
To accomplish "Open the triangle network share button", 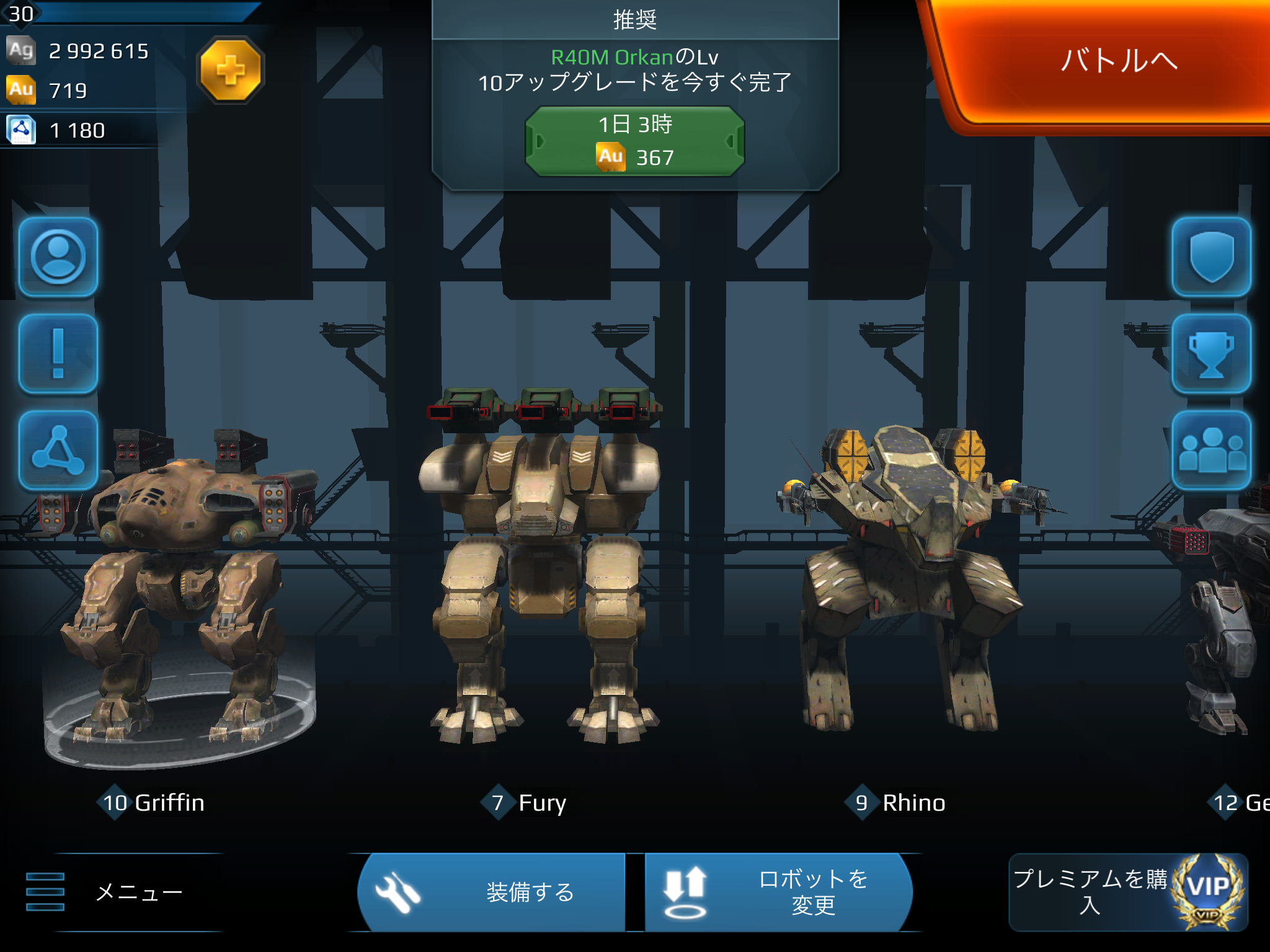I will pos(58,451).
